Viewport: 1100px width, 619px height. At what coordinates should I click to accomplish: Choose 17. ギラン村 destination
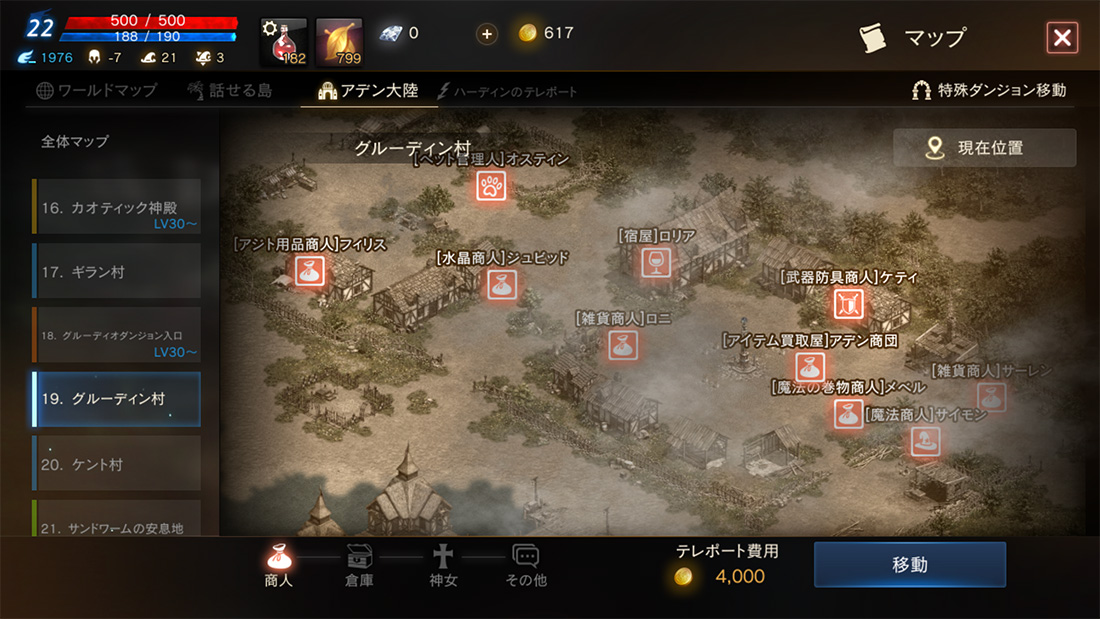point(116,271)
